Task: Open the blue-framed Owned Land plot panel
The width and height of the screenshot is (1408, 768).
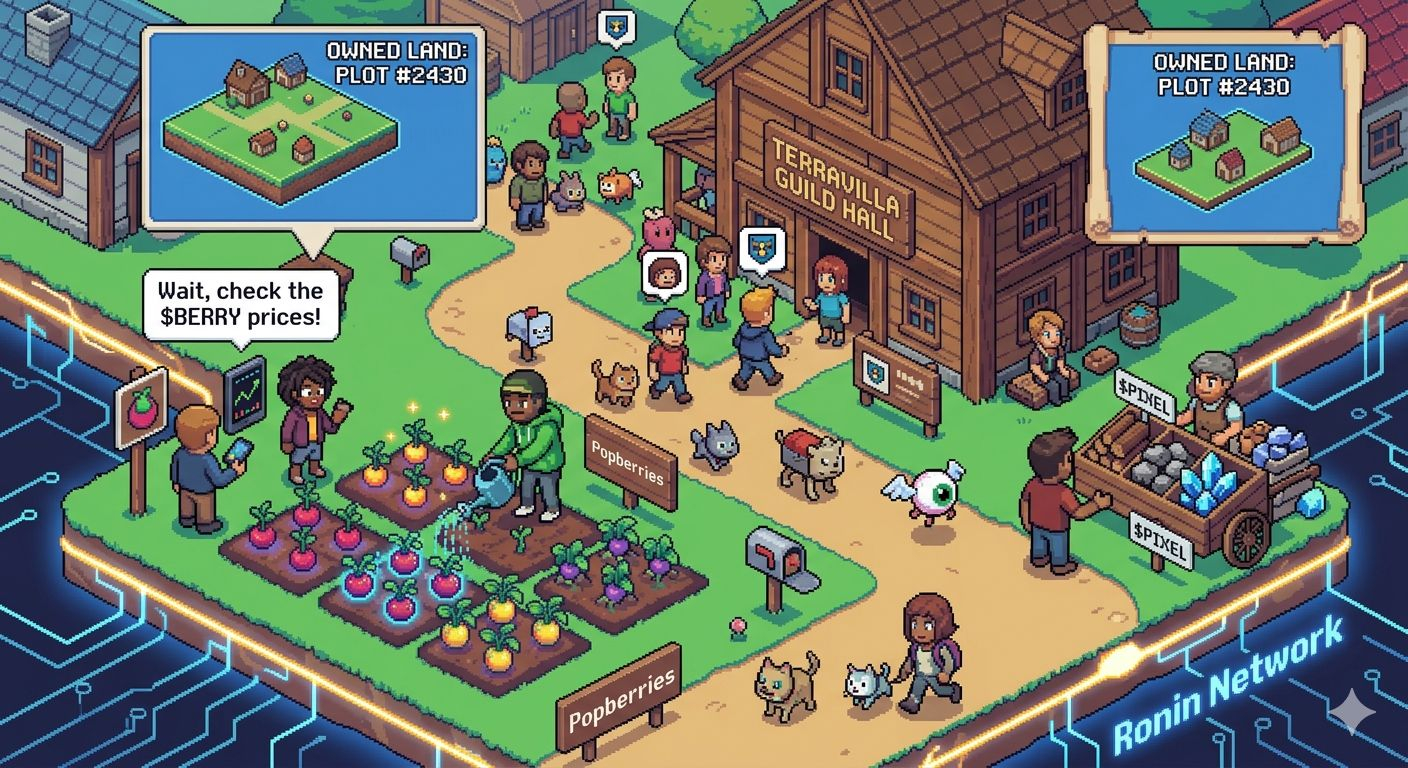Action: 313,126
